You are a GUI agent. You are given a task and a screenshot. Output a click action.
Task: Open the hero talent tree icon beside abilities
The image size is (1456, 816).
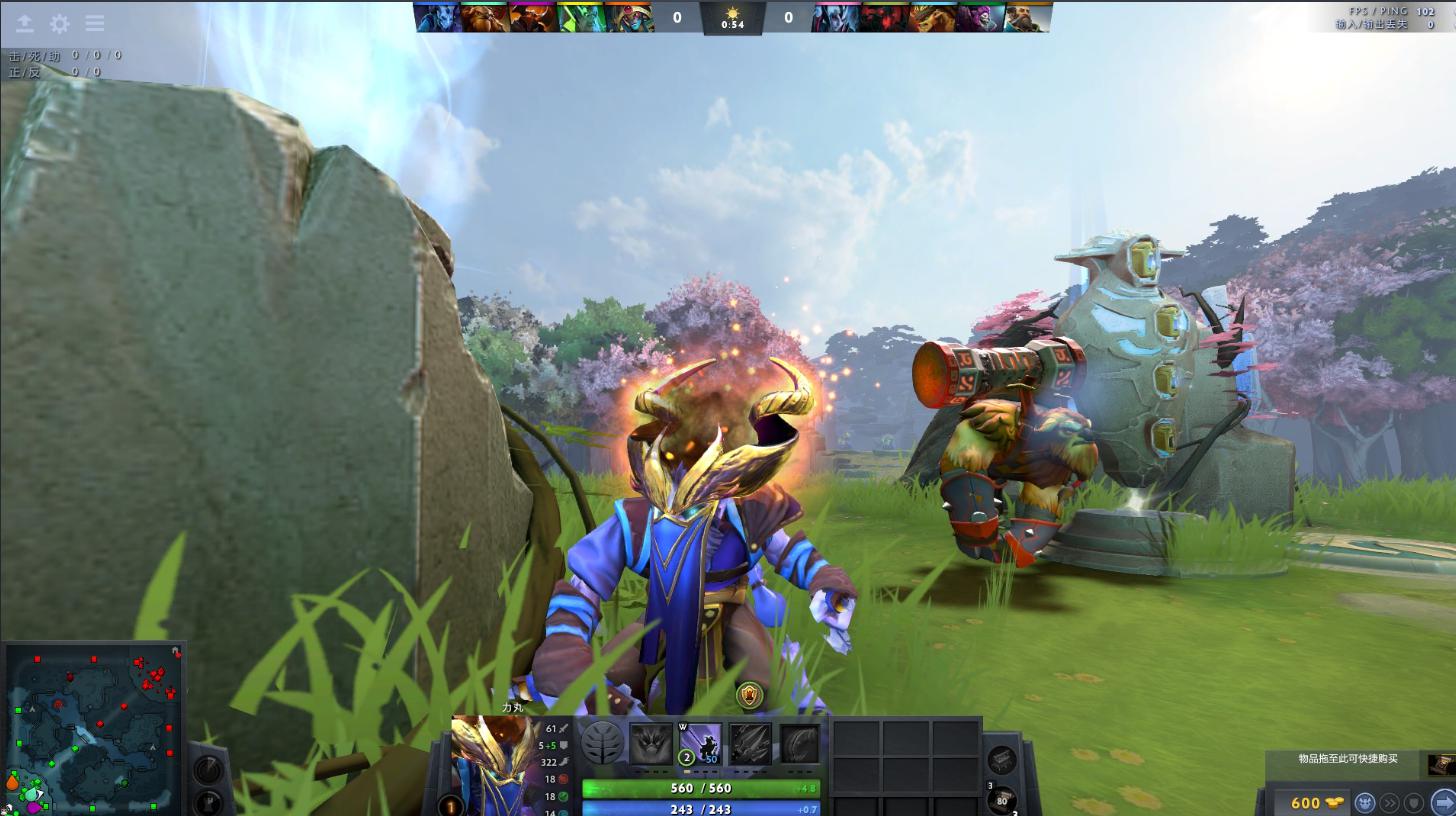600,744
